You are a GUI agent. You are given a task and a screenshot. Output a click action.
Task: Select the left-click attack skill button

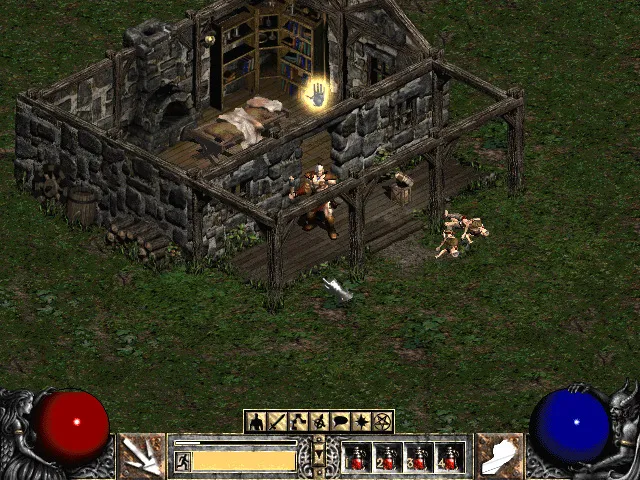[x=142, y=456]
